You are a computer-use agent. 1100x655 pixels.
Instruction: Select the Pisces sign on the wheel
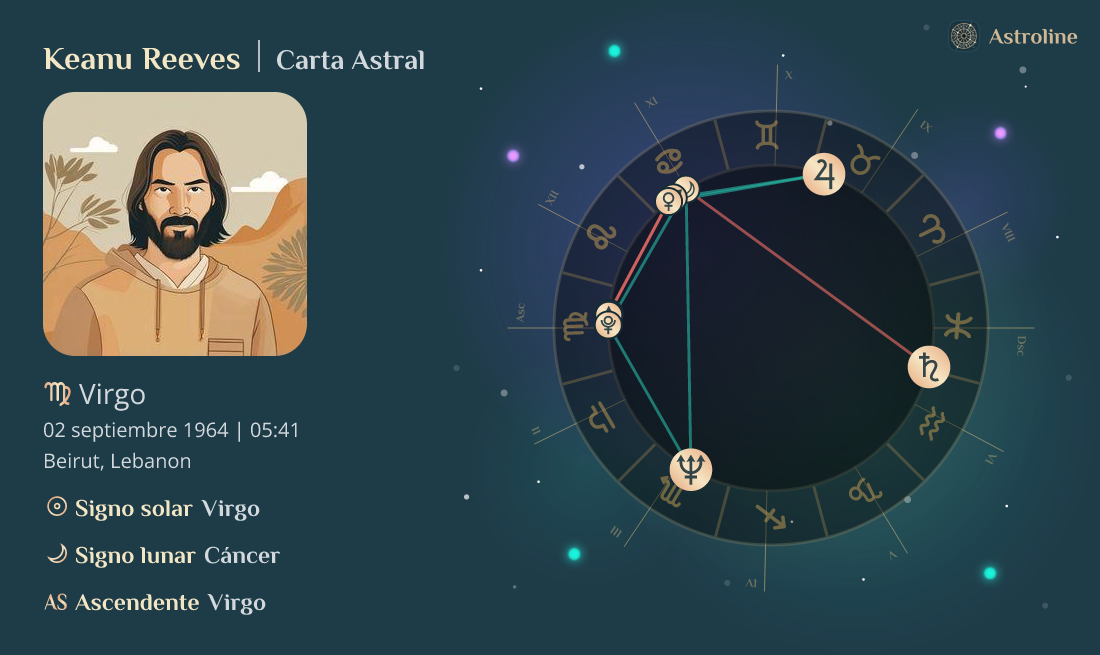point(958,326)
